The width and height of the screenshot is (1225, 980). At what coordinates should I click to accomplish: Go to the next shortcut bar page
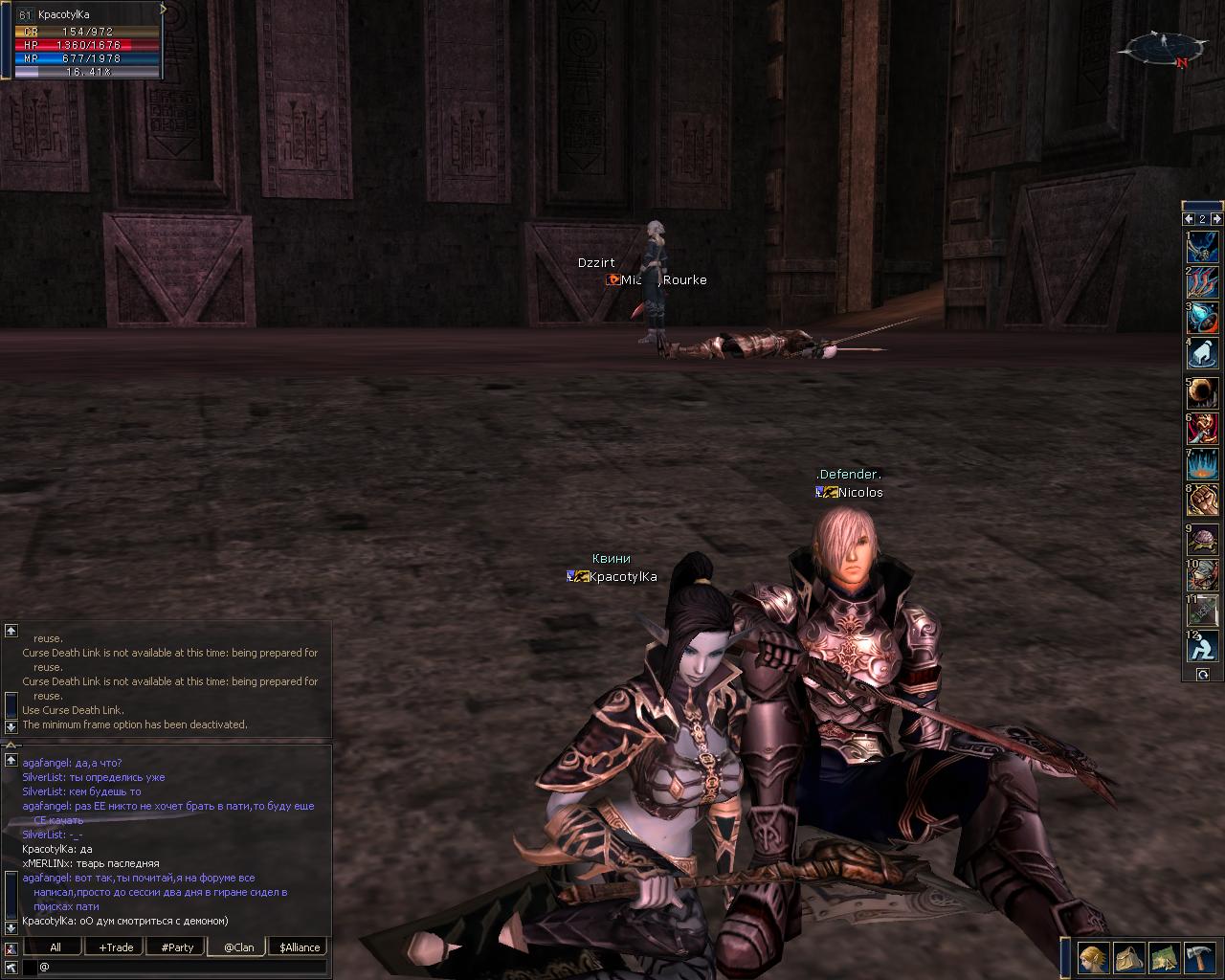pyautogui.click(x=1215, y=219)
